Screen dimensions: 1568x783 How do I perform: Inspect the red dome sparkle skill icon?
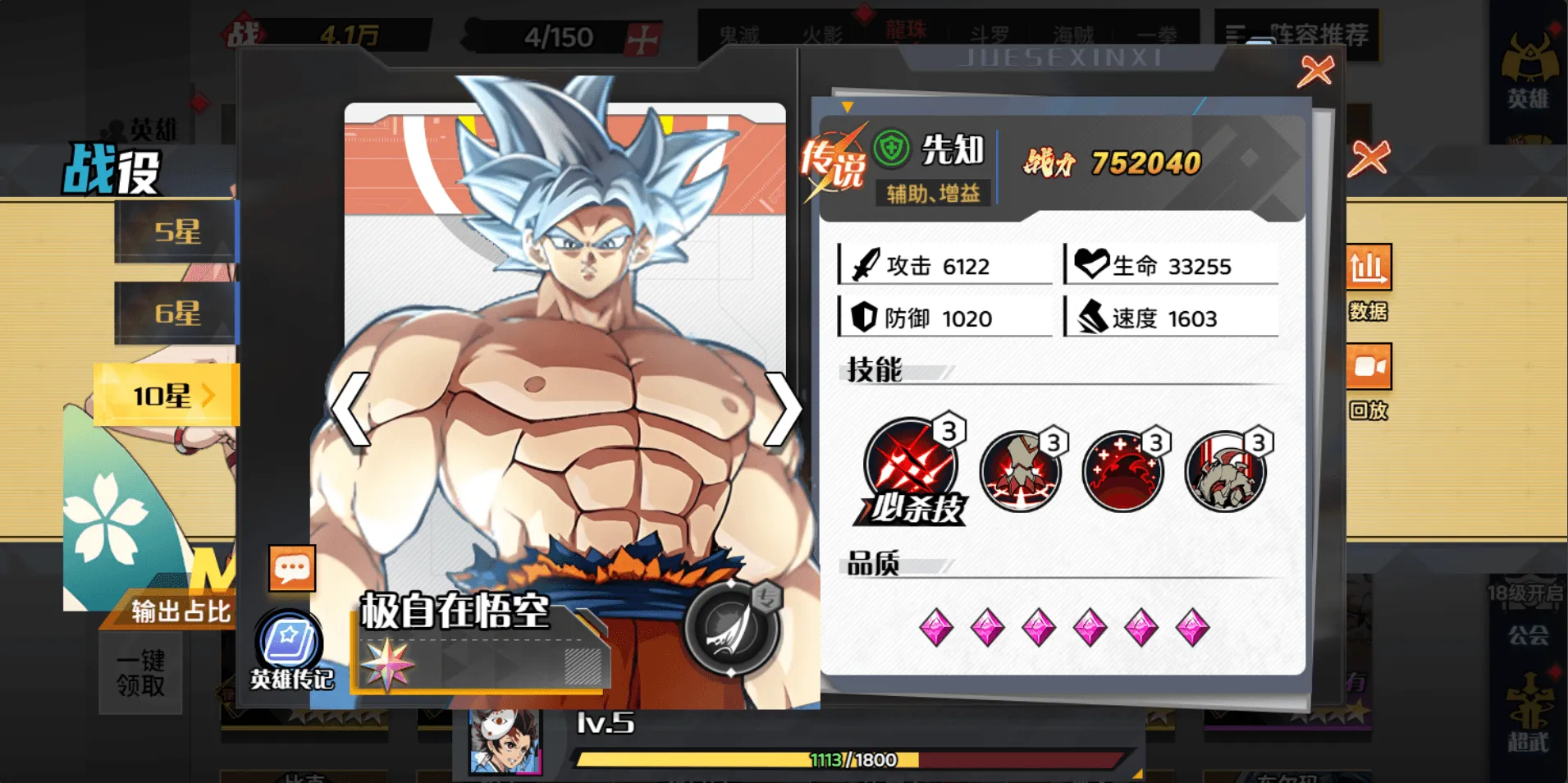point(1122,472)
